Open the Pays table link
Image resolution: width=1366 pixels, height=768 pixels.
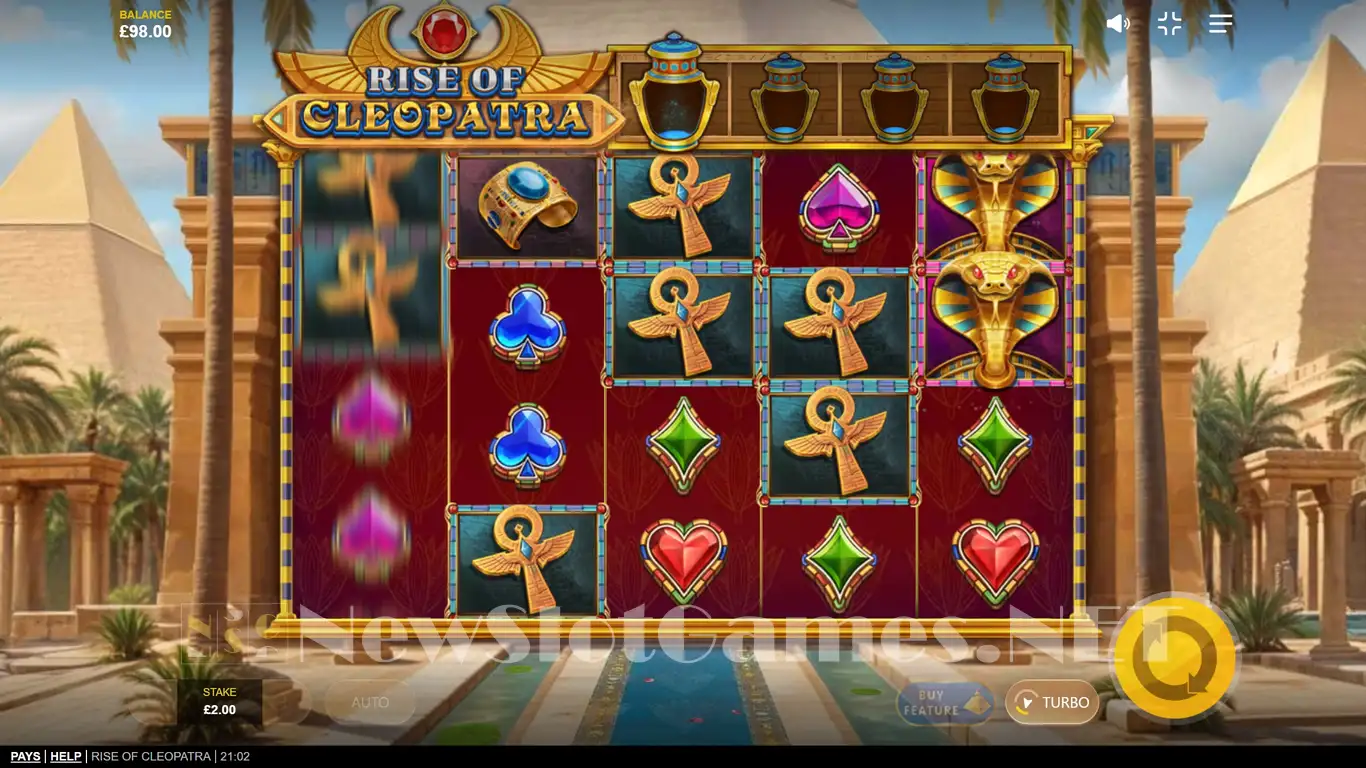point(26,757)
